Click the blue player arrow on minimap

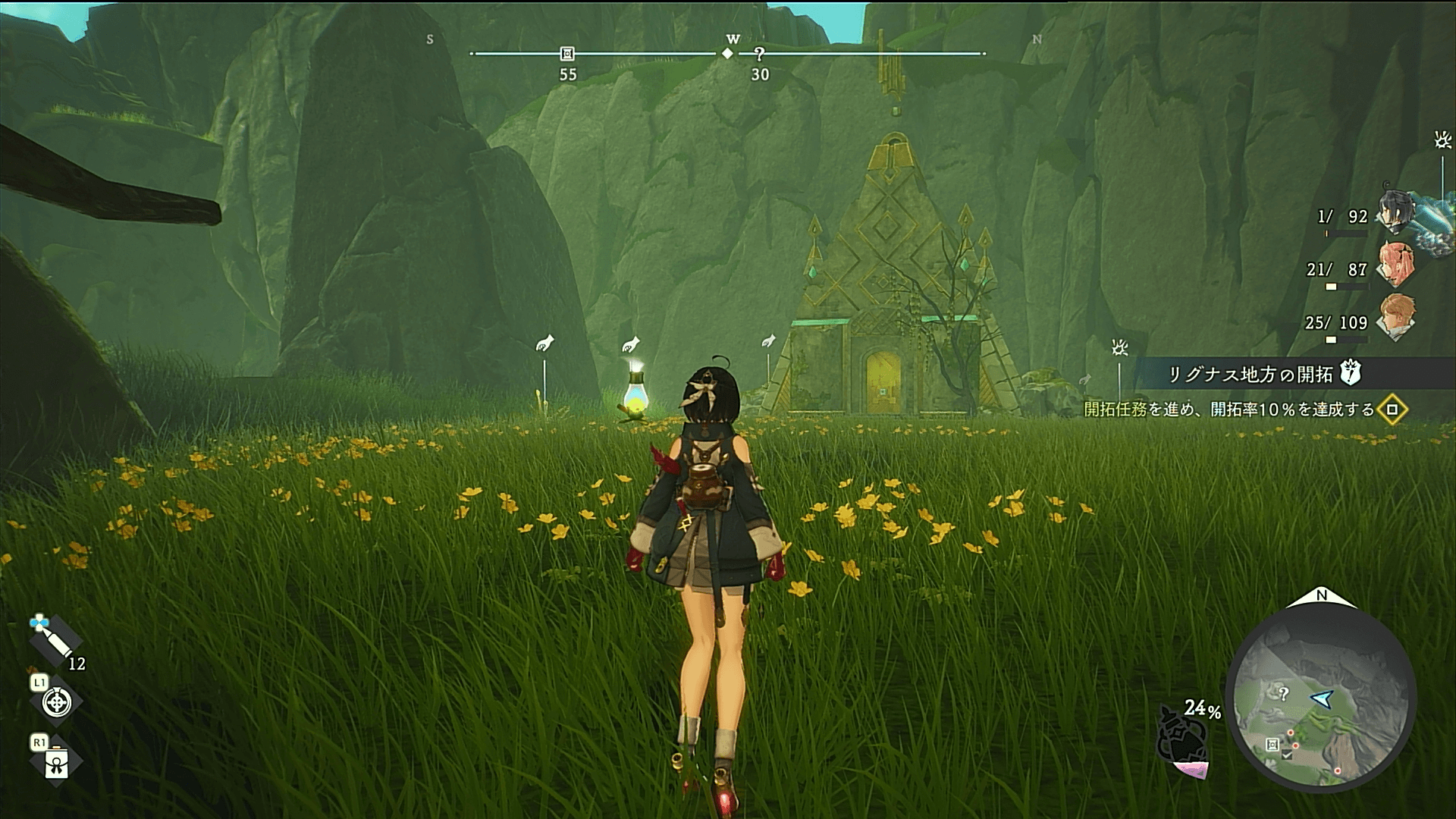[x=1323, y=698]
